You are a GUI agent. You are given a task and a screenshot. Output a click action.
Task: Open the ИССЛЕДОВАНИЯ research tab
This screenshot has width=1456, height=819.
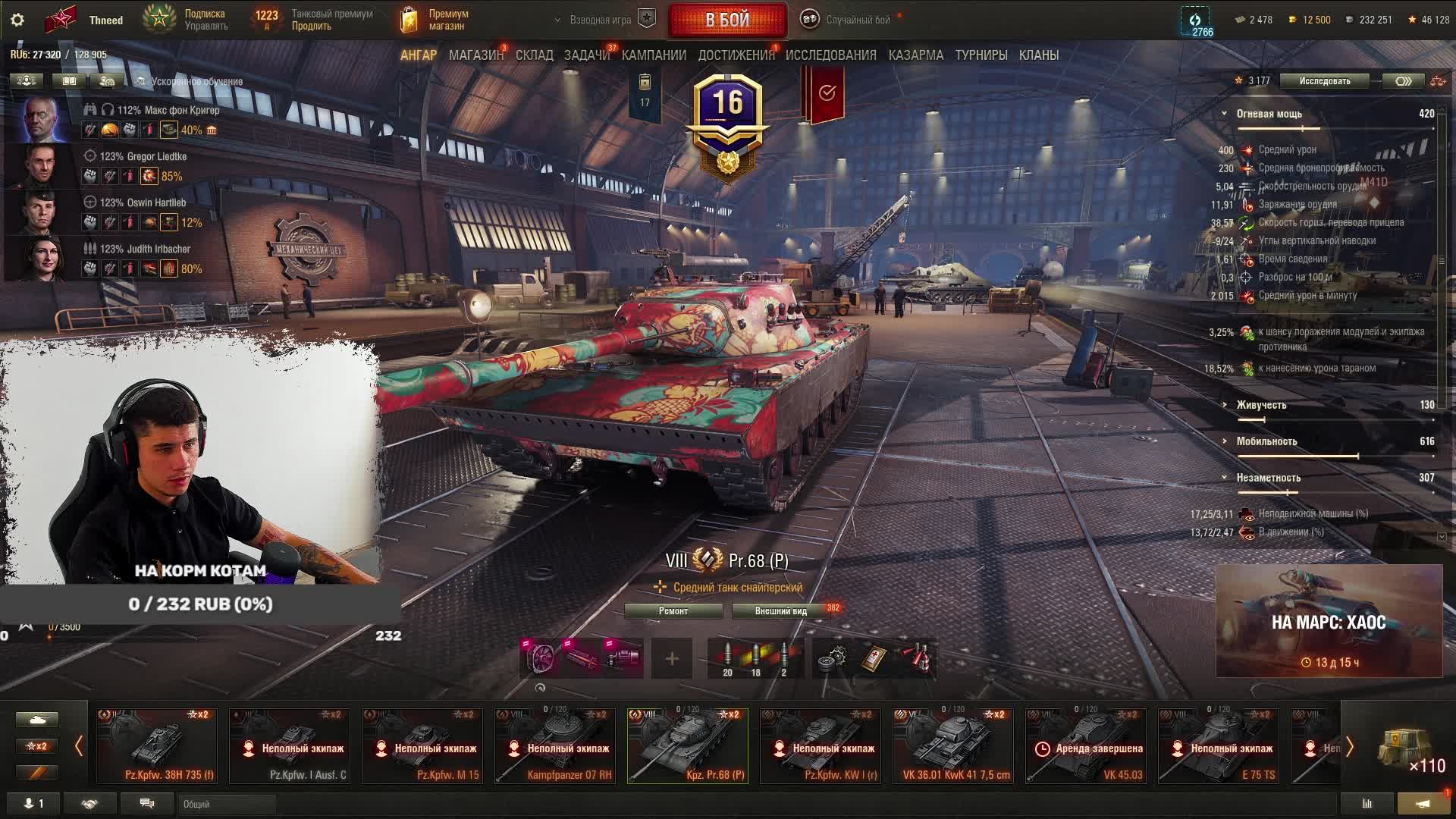830,55
